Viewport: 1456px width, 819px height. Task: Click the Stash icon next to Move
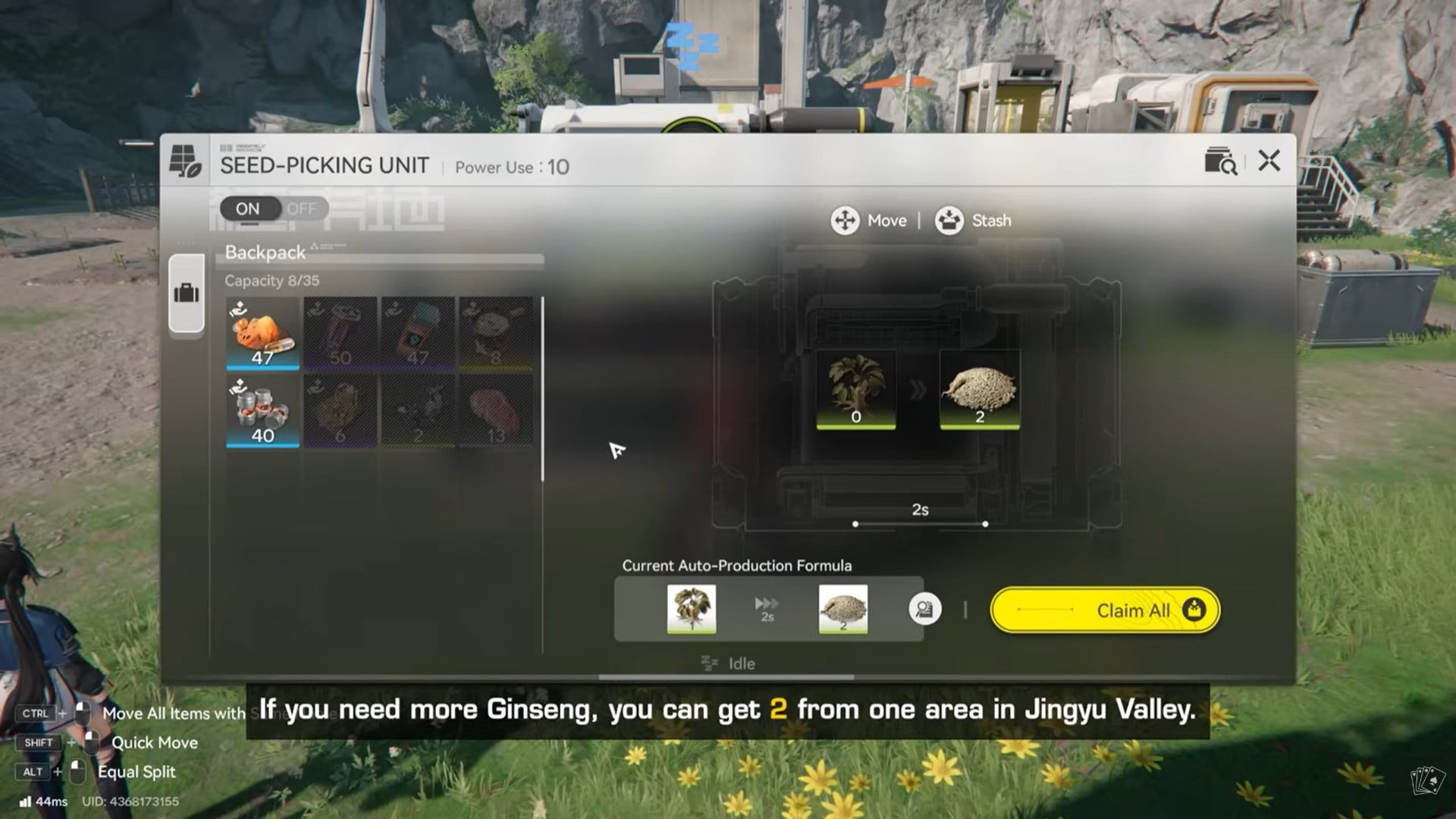coord(949,221)
